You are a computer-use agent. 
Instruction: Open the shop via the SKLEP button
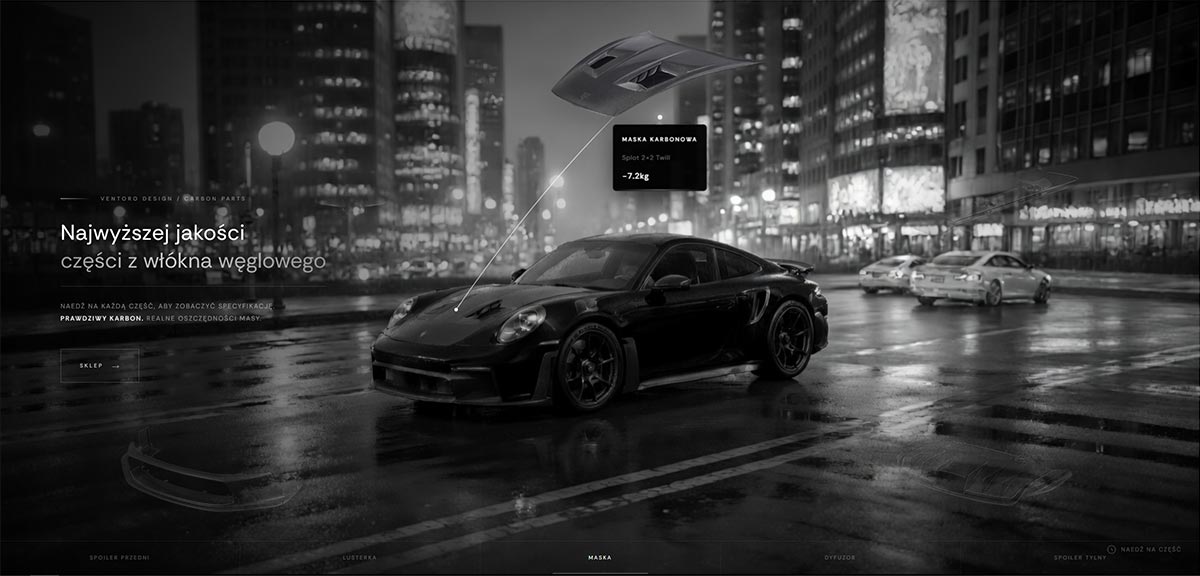99,366
